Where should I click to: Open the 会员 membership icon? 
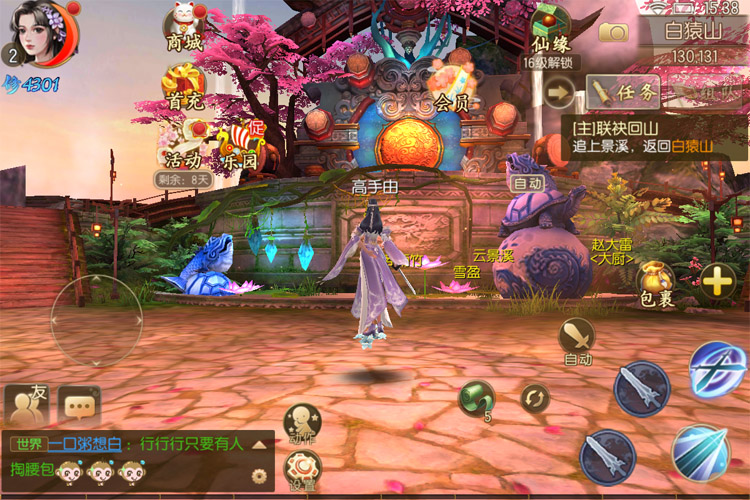click(x=452, y=82)
